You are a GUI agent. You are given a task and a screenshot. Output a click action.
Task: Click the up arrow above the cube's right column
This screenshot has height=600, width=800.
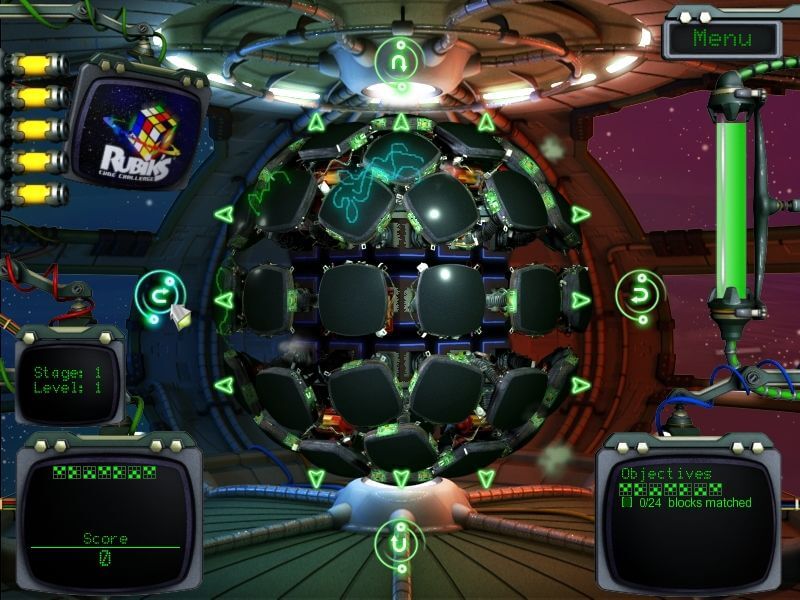[x=486, y=123]
